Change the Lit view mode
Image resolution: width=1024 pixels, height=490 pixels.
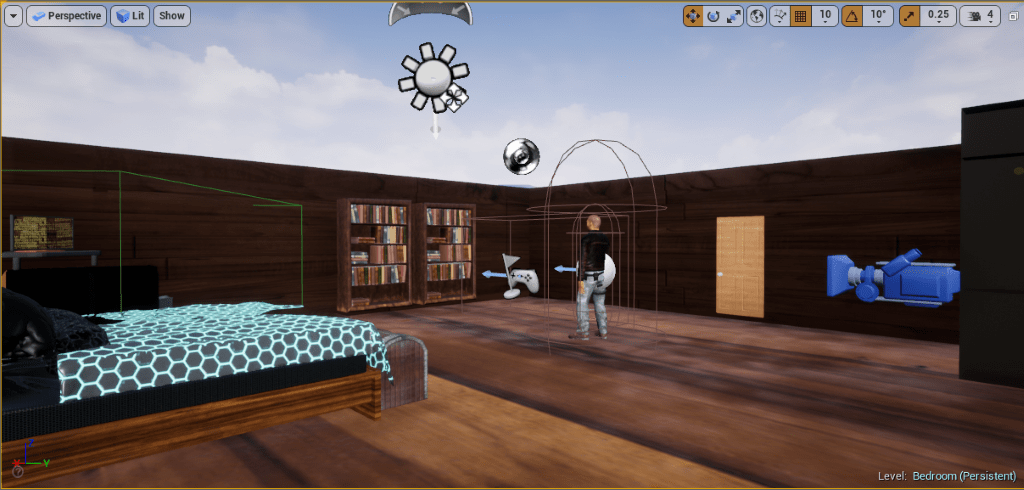click(x=129, y=16)
